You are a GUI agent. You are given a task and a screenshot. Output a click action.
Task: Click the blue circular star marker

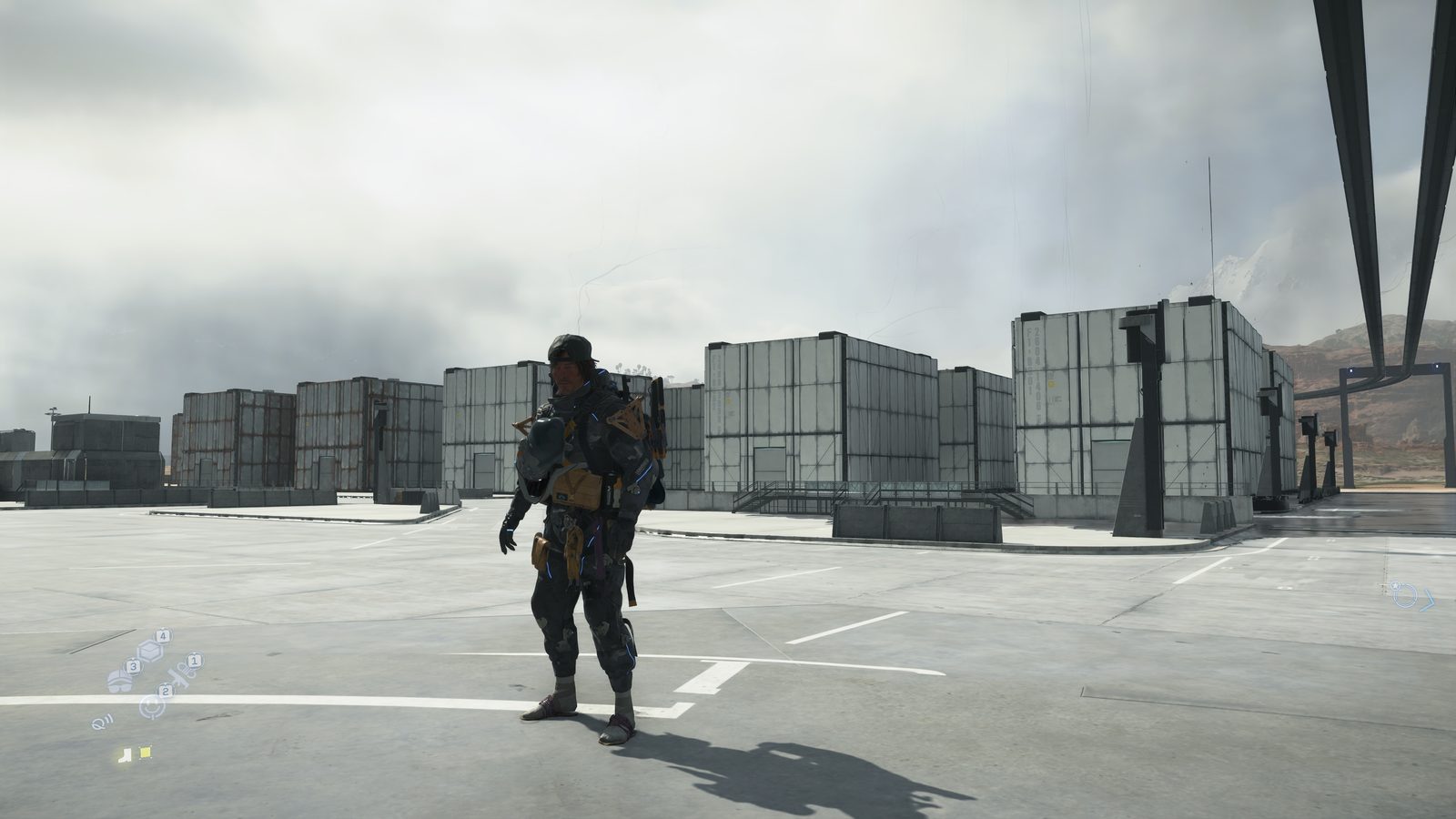click(1406, 594)
